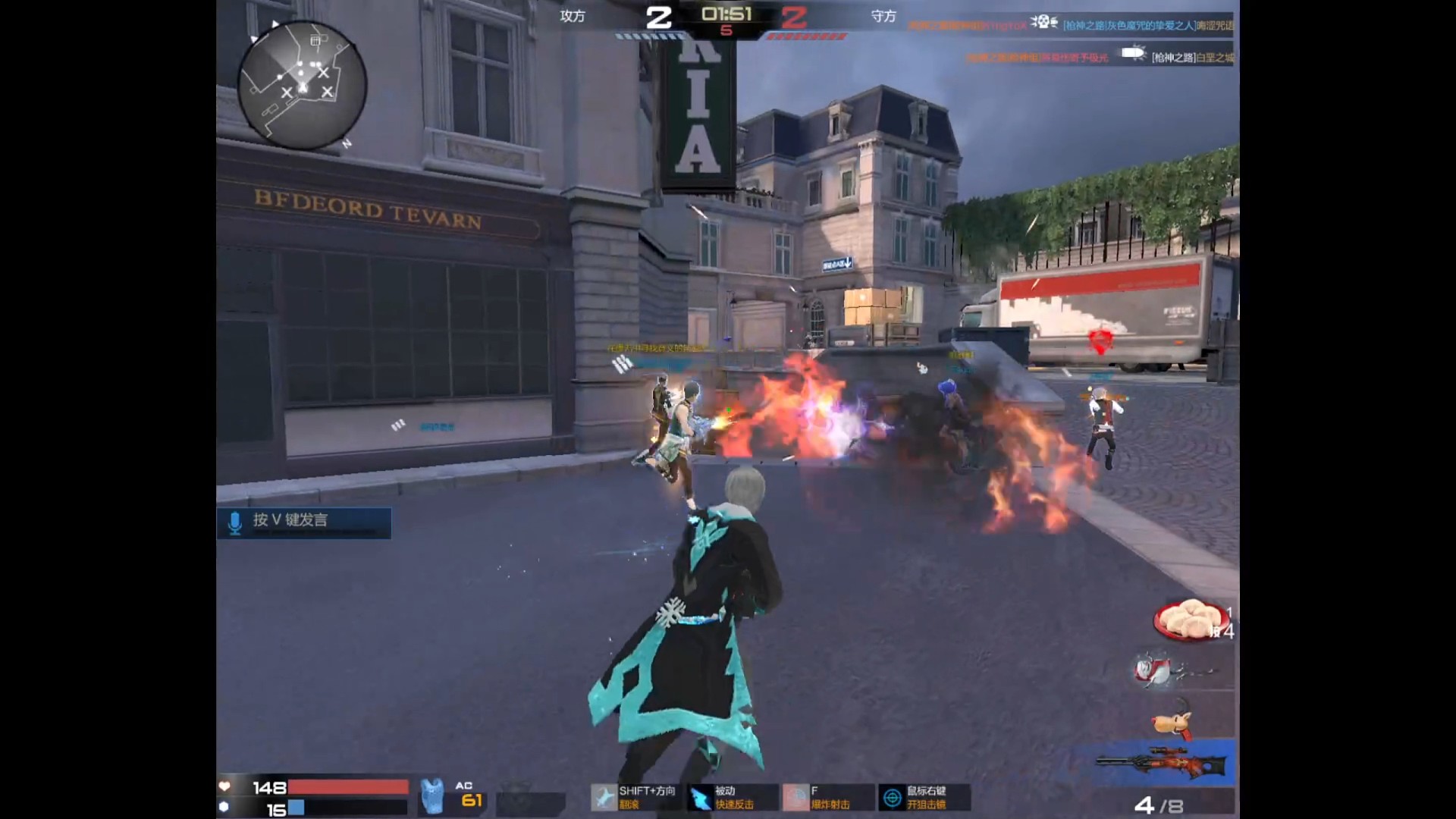Click the blue body armor icon
Image resolution: width=1456 pixels, height=819 pixels.
click(x=432, y=796)
